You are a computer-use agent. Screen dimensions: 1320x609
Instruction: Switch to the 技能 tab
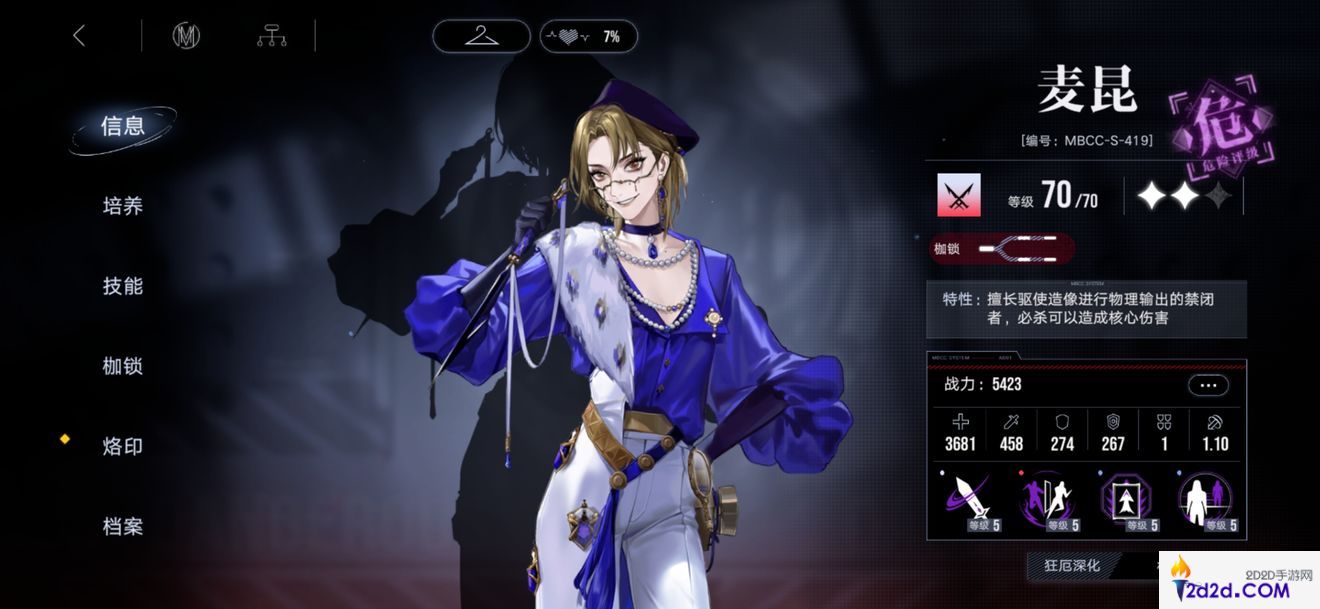tap(123, 287)
